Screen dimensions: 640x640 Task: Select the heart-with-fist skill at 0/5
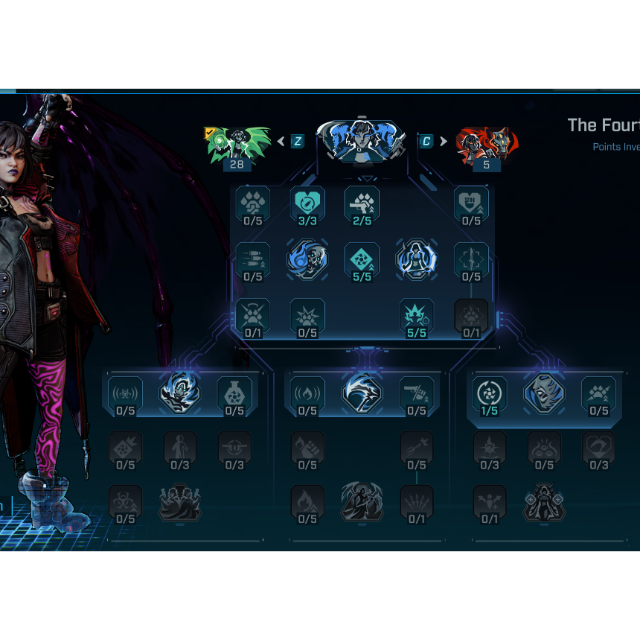coord(471,203)
